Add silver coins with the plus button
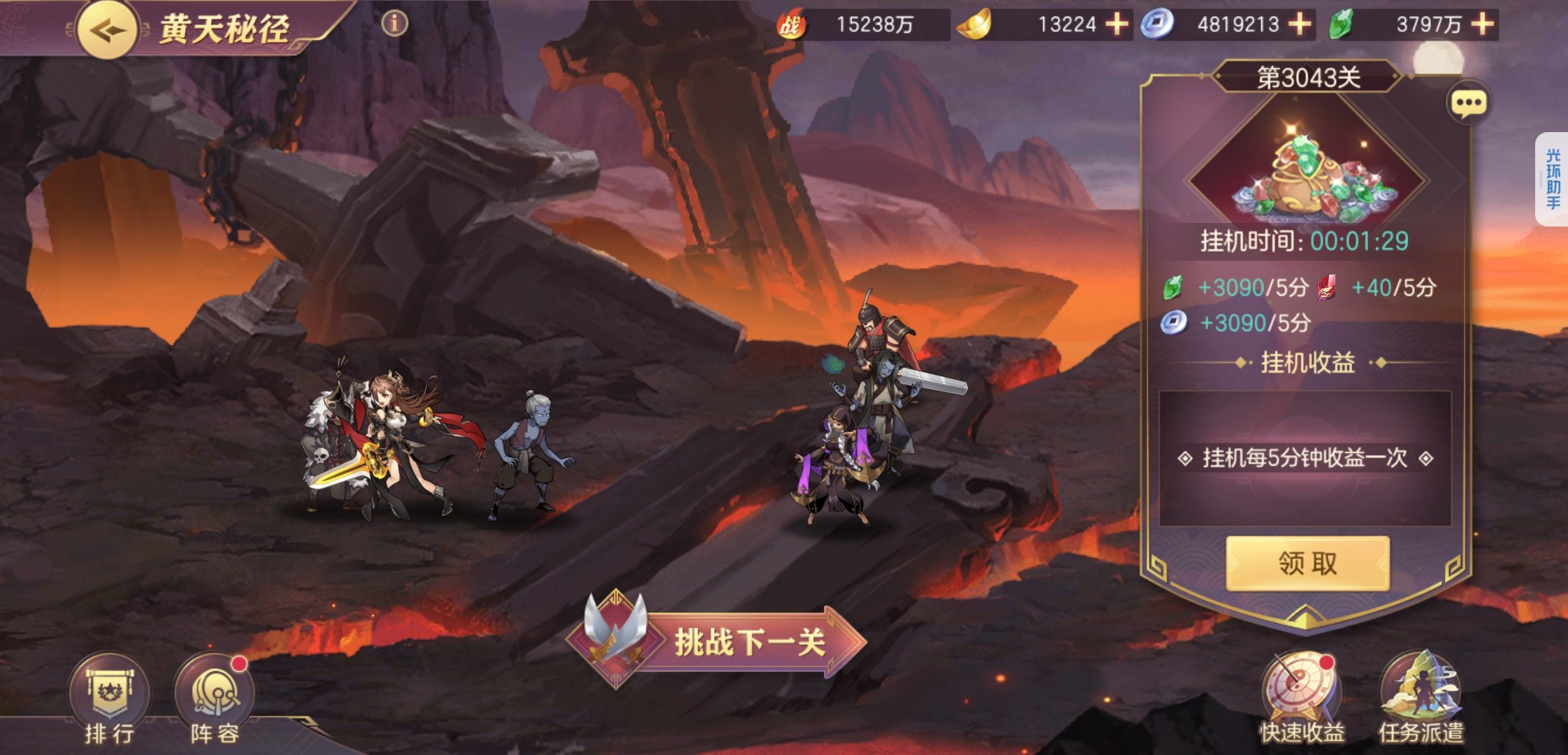Viewport: 1568px width, 755px height. (x=1299, y=24)
